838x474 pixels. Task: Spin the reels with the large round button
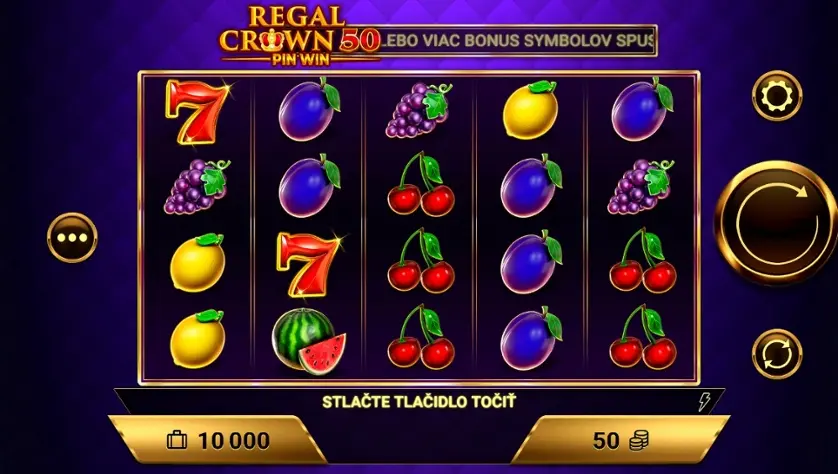pyautogui.click(x=774, y=224)
